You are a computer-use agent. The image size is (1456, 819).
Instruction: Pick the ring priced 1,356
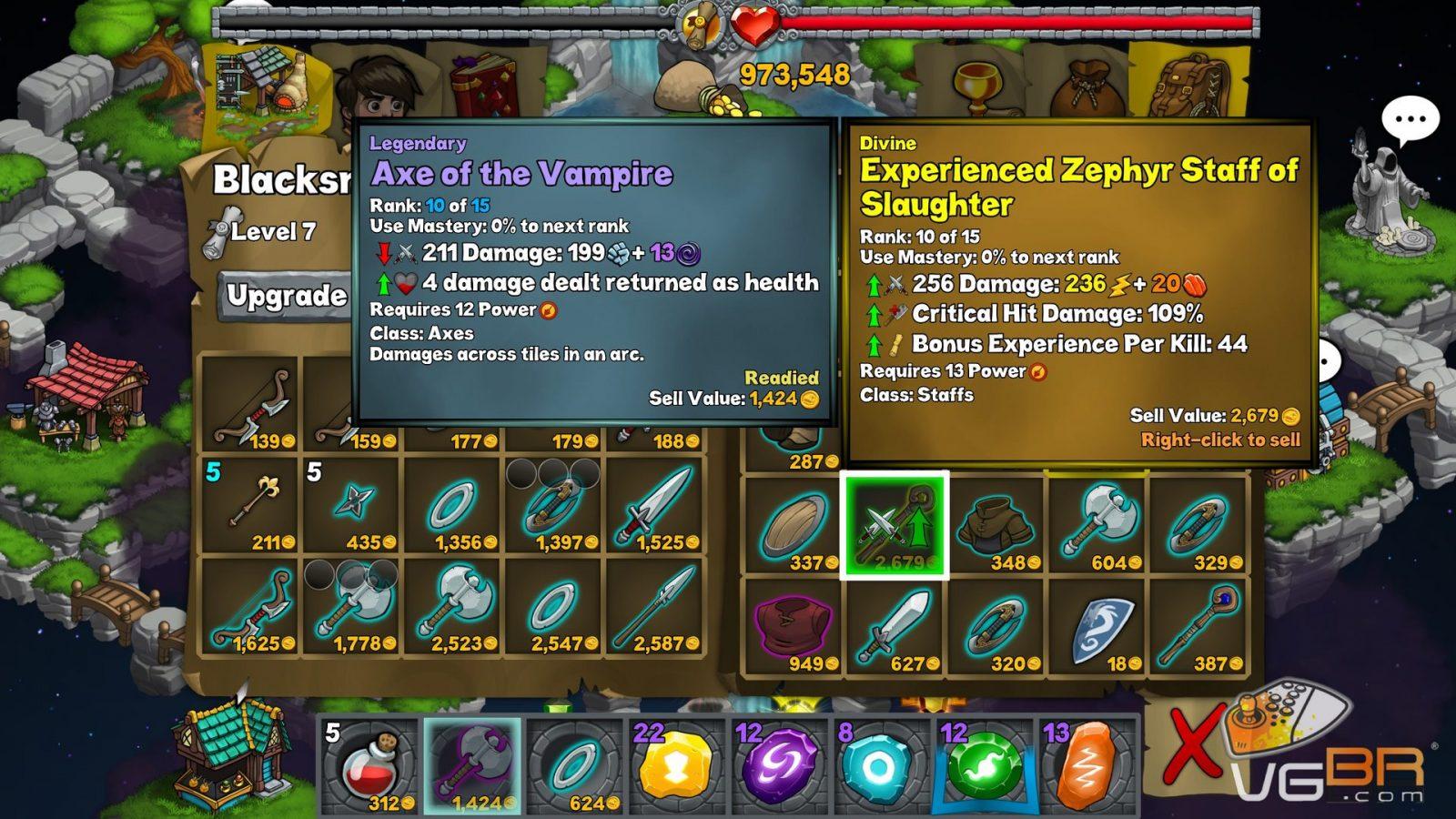click(x=452, y=507)
